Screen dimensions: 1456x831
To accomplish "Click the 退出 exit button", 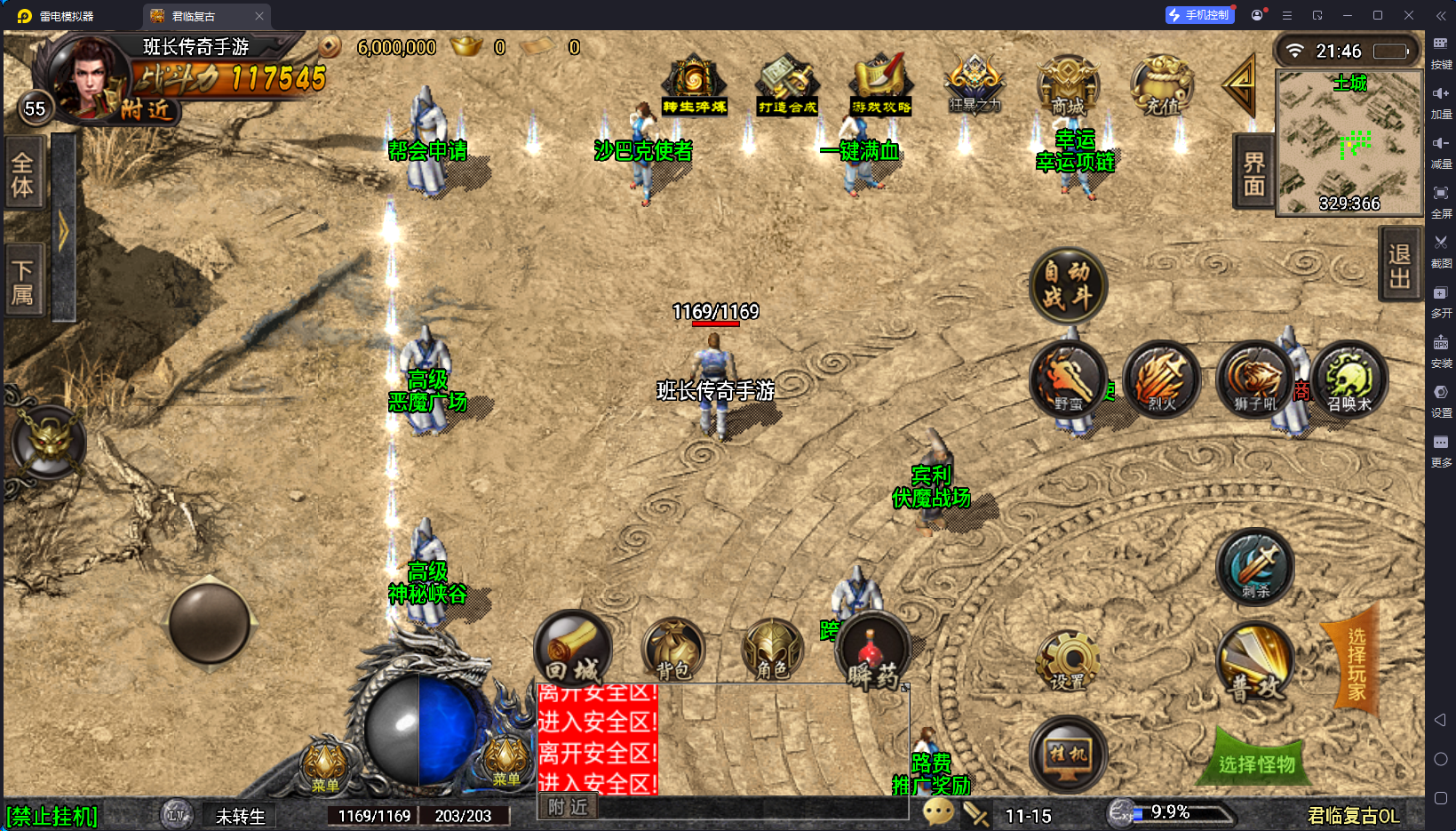I will [1400, 266].
